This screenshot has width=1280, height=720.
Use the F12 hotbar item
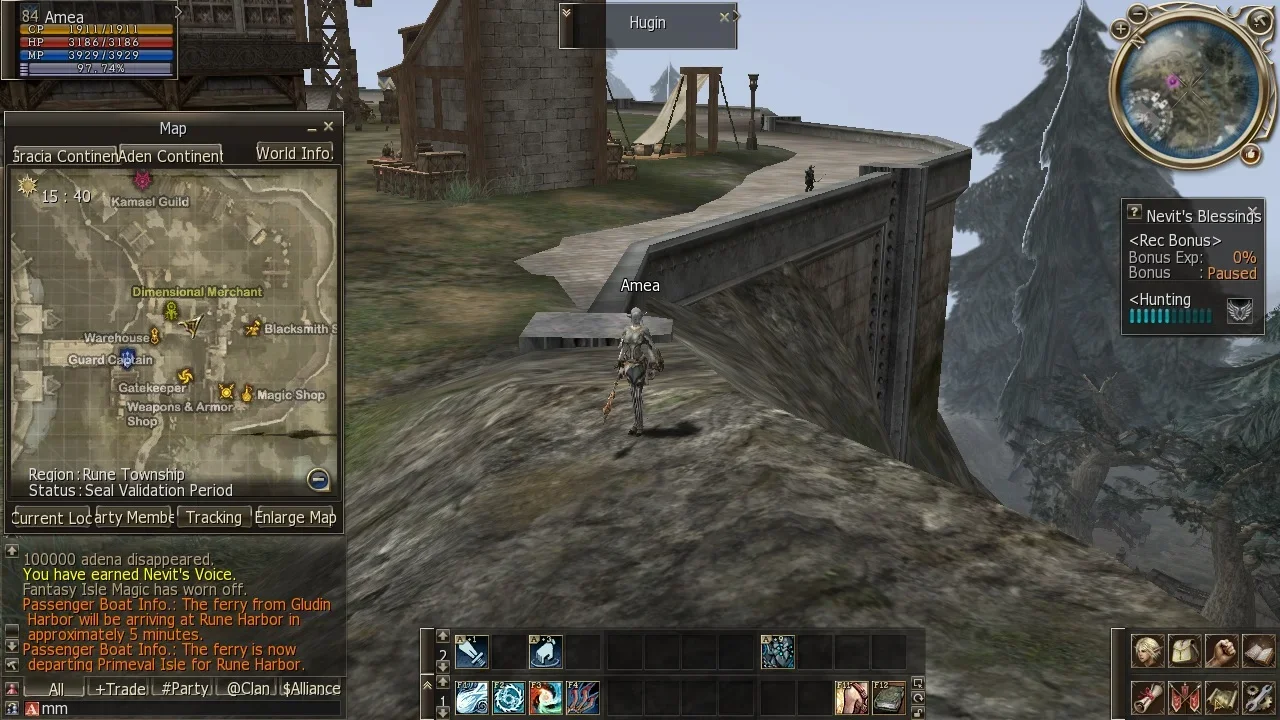point(888,697)
